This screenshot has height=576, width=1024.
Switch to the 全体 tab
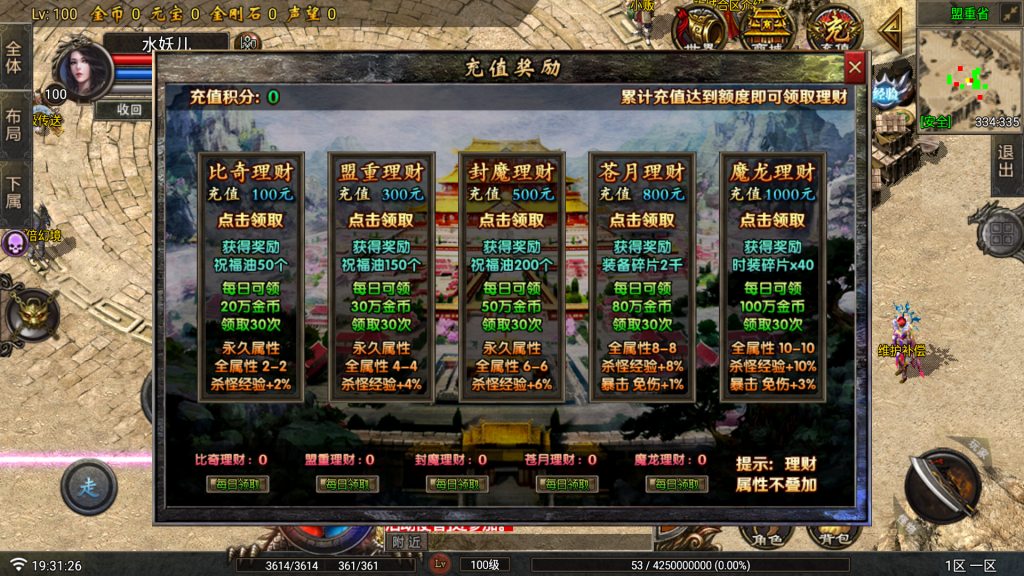(14, 56)
